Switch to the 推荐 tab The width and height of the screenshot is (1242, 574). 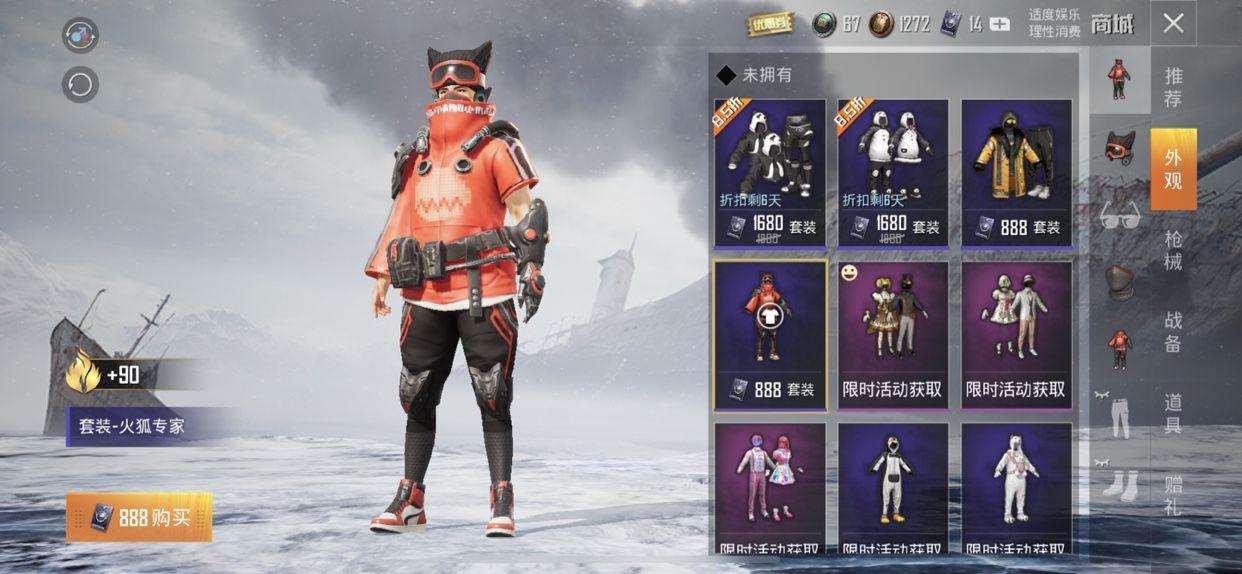(1173, 87)
